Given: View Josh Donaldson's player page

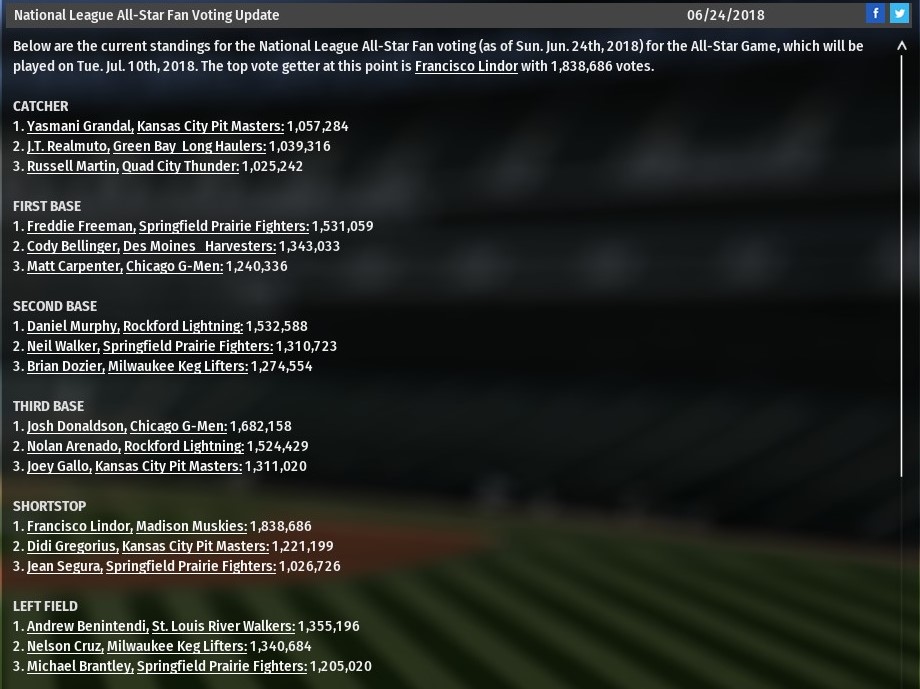Looking at the screenshot, I should 76,426.
